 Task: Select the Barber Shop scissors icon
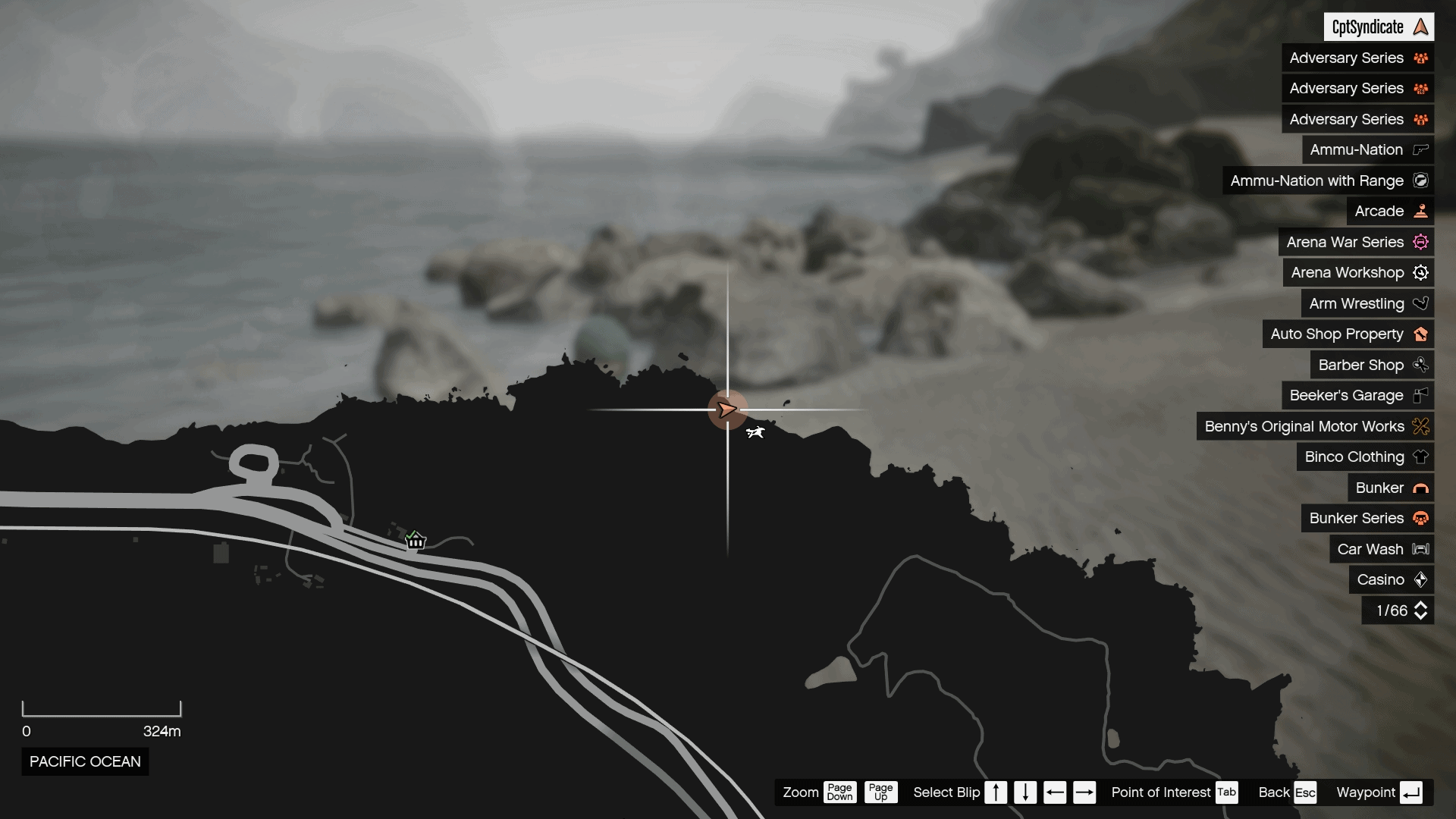[x=1421, y=365]
